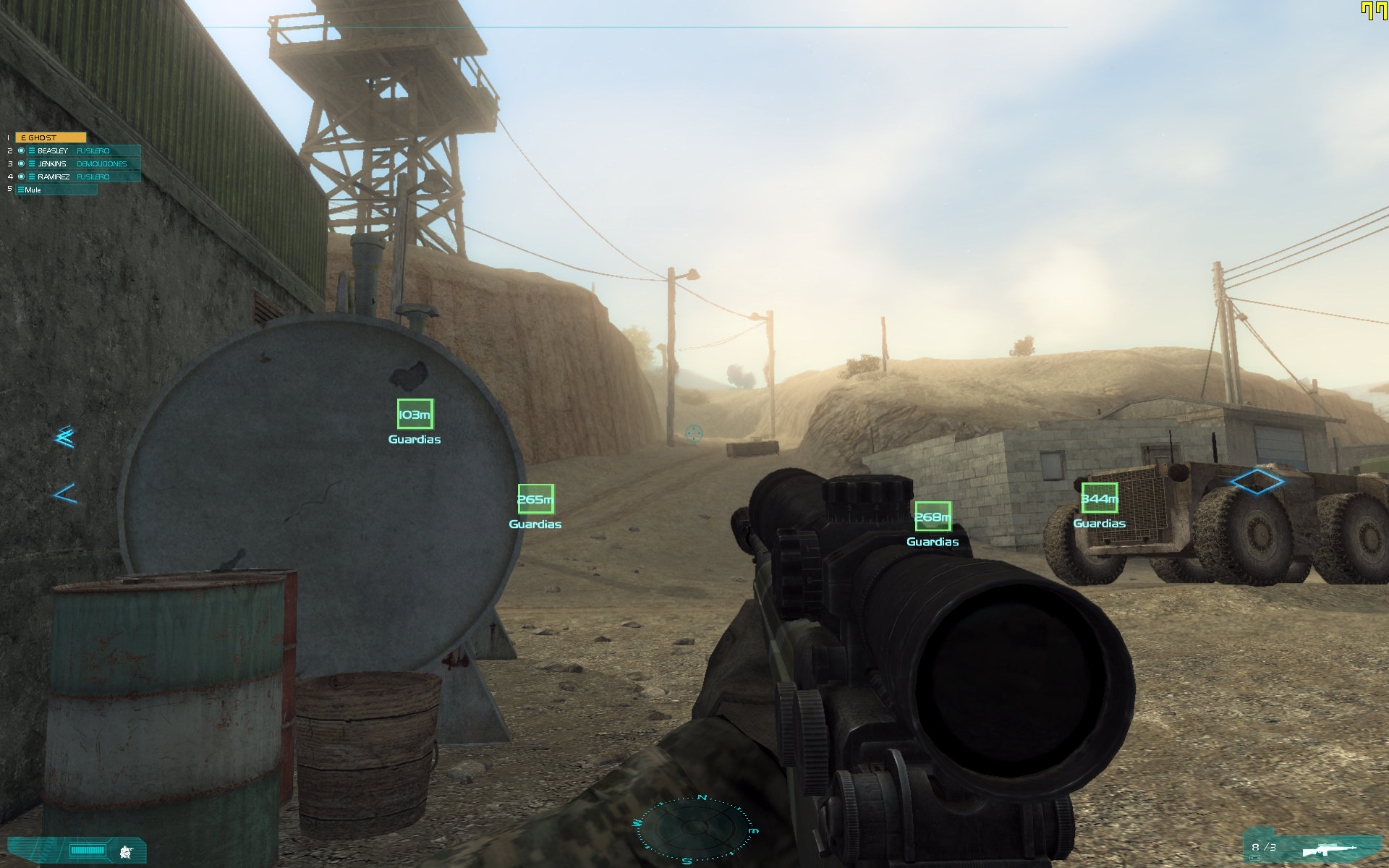
Task: Target the Guardias marker at 103m
Action: pos(415,414)
